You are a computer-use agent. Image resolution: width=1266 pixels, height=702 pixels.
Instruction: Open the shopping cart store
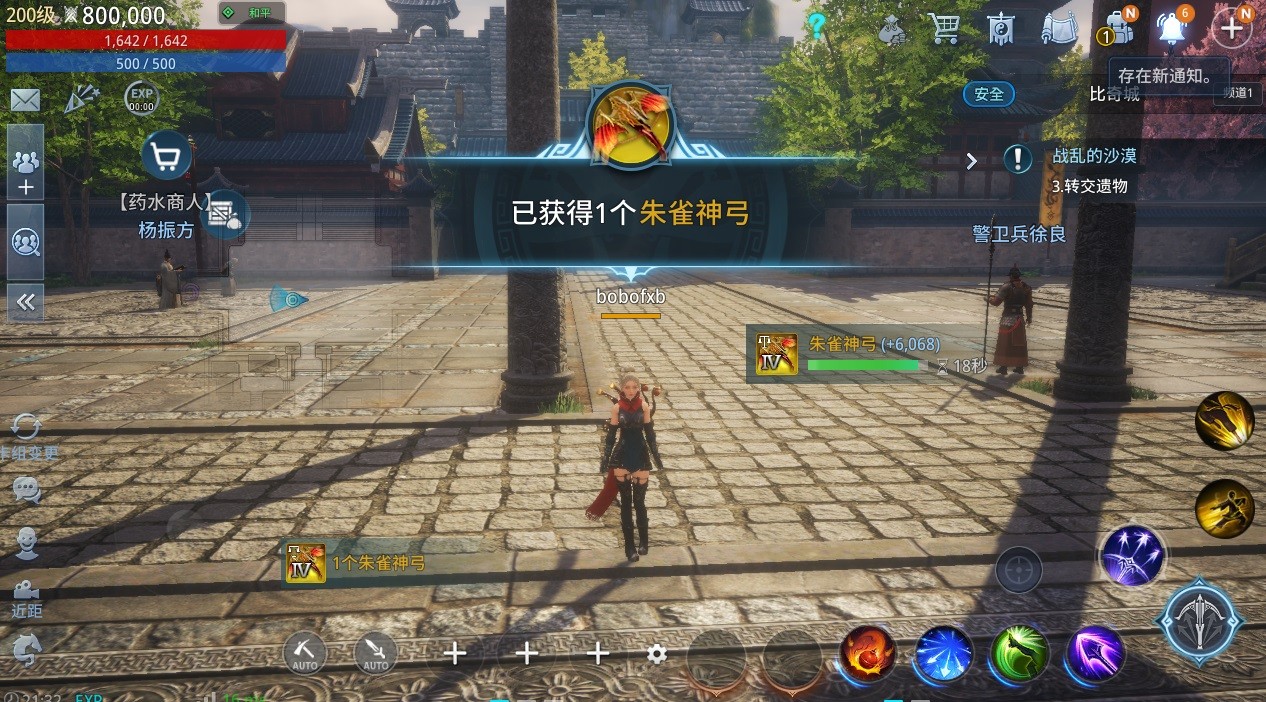[944, 29]
